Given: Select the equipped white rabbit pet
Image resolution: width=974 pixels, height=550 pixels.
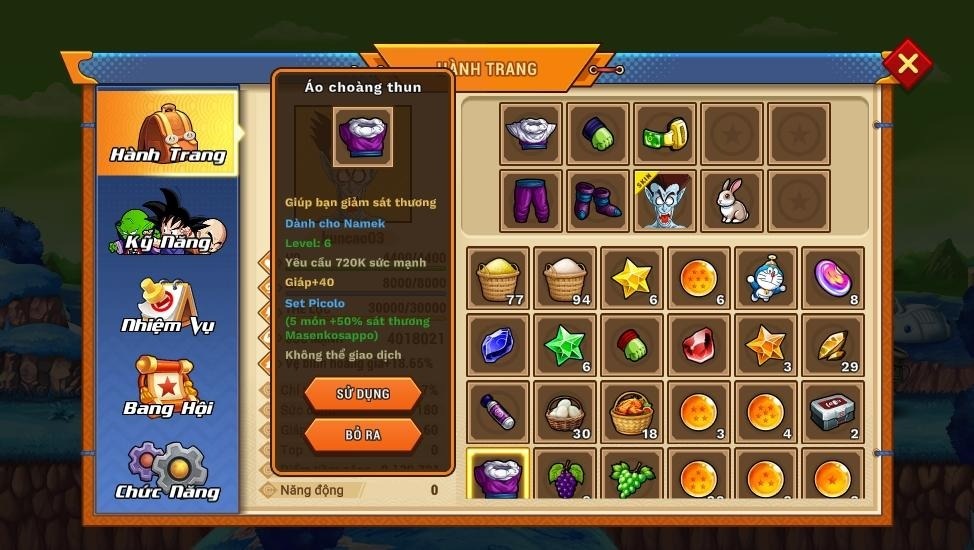Looking at the screenshot, I should [732, 201].
